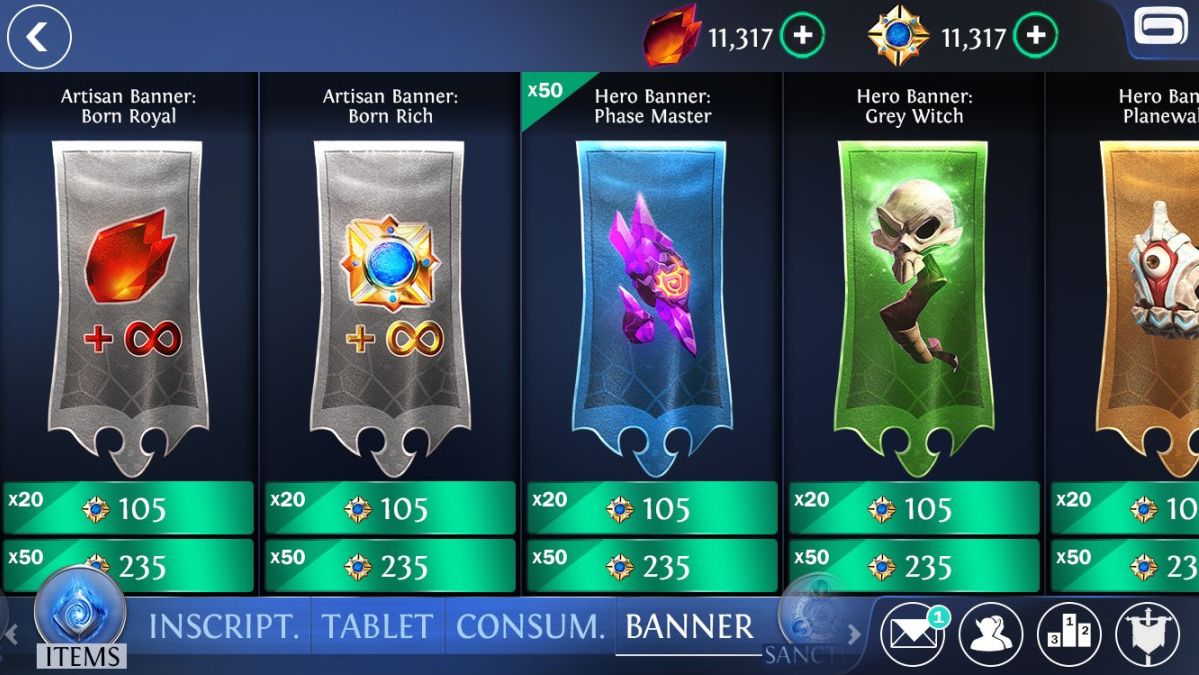
Task: Select the BANNER tab
Action: 689,627
